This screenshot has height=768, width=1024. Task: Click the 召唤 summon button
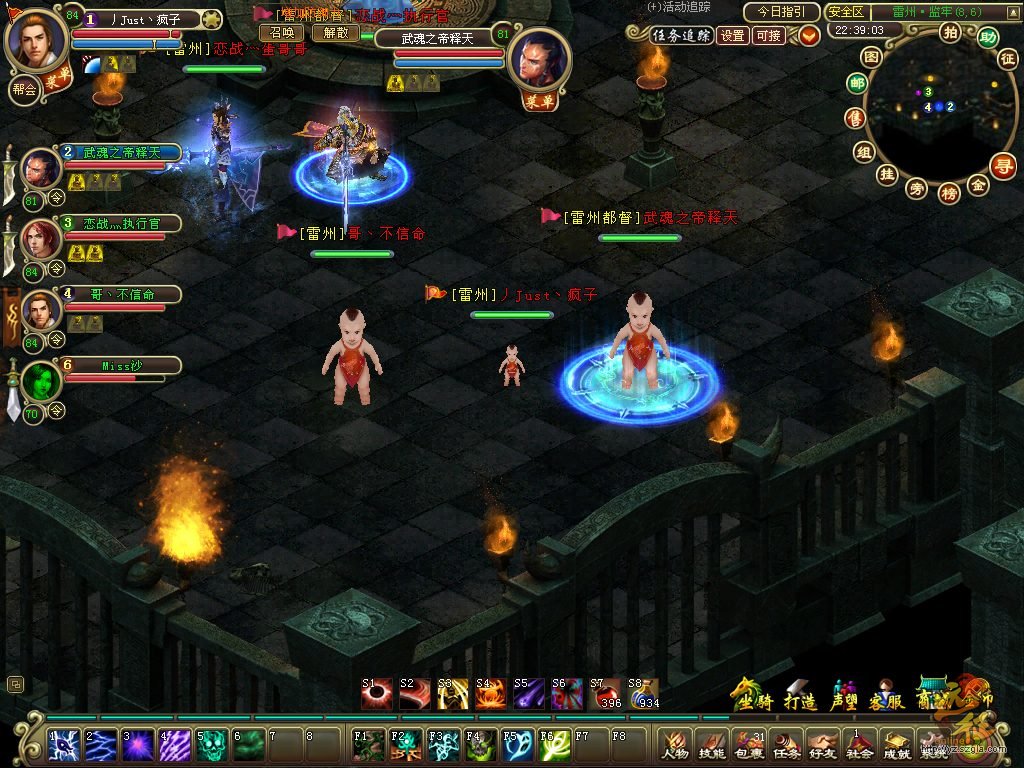(282, 32)
